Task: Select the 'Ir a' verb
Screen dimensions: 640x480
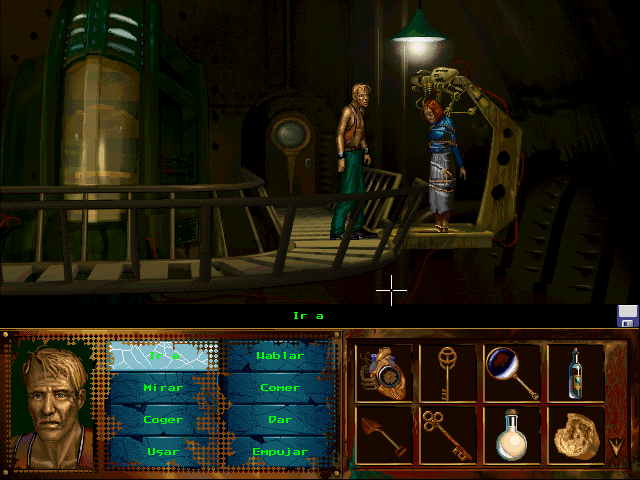Action: click(x=163, y=356)
